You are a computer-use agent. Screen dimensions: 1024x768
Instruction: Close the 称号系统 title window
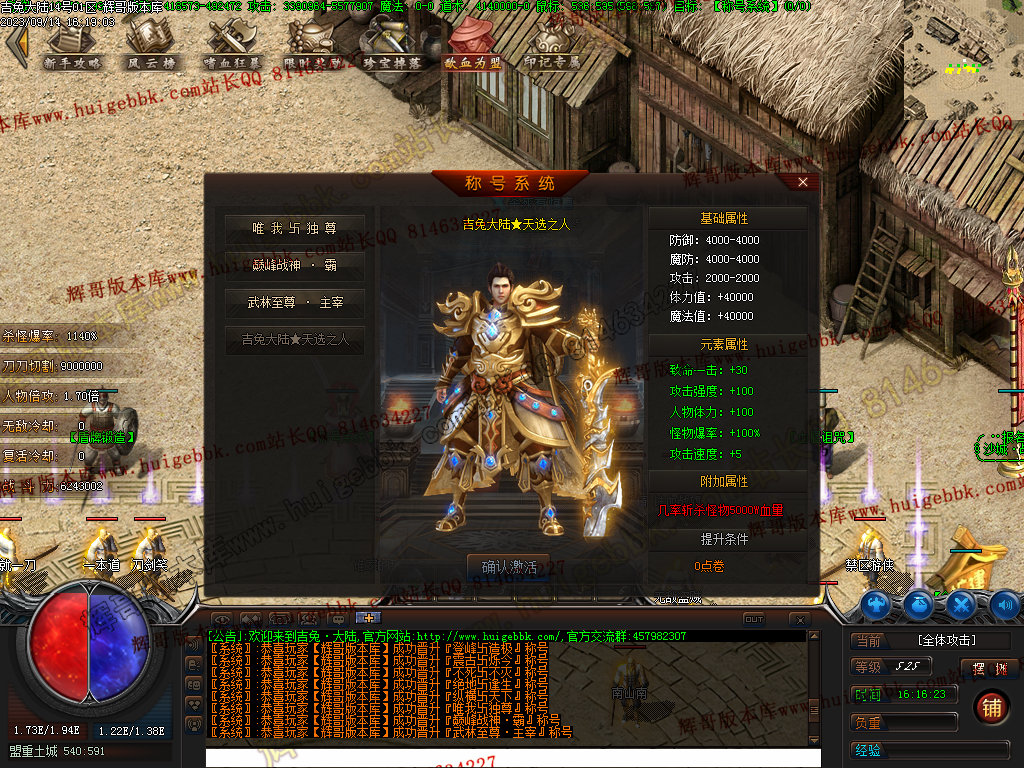(x=802, y=182)
